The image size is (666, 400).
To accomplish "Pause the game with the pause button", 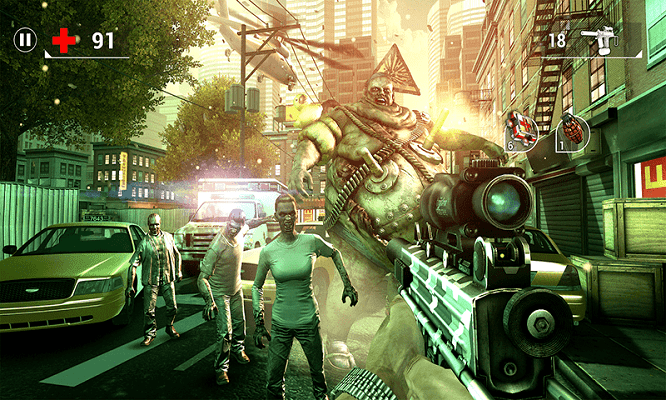I will coord(25,40).
